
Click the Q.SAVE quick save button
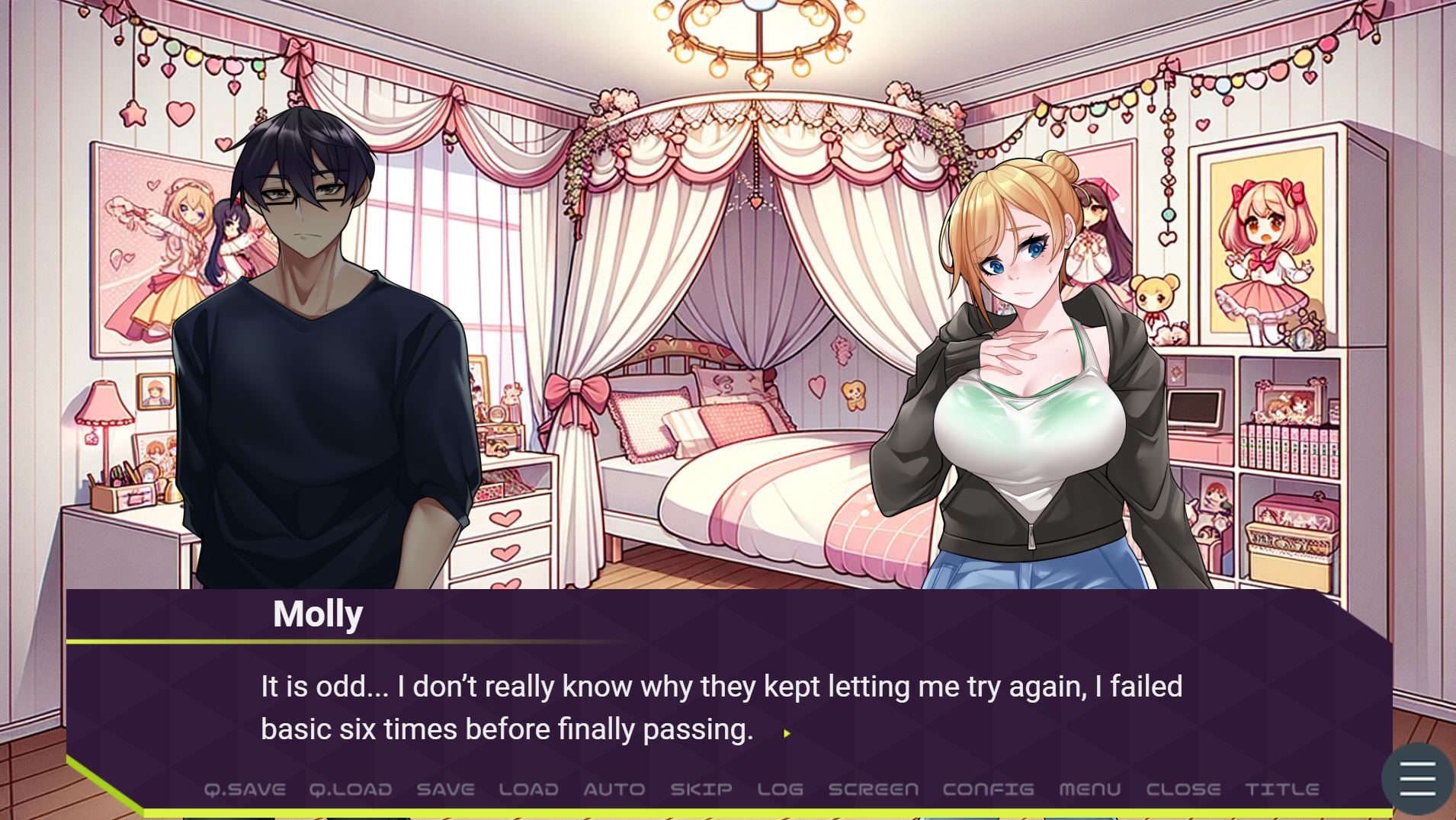tap(245, 790)
